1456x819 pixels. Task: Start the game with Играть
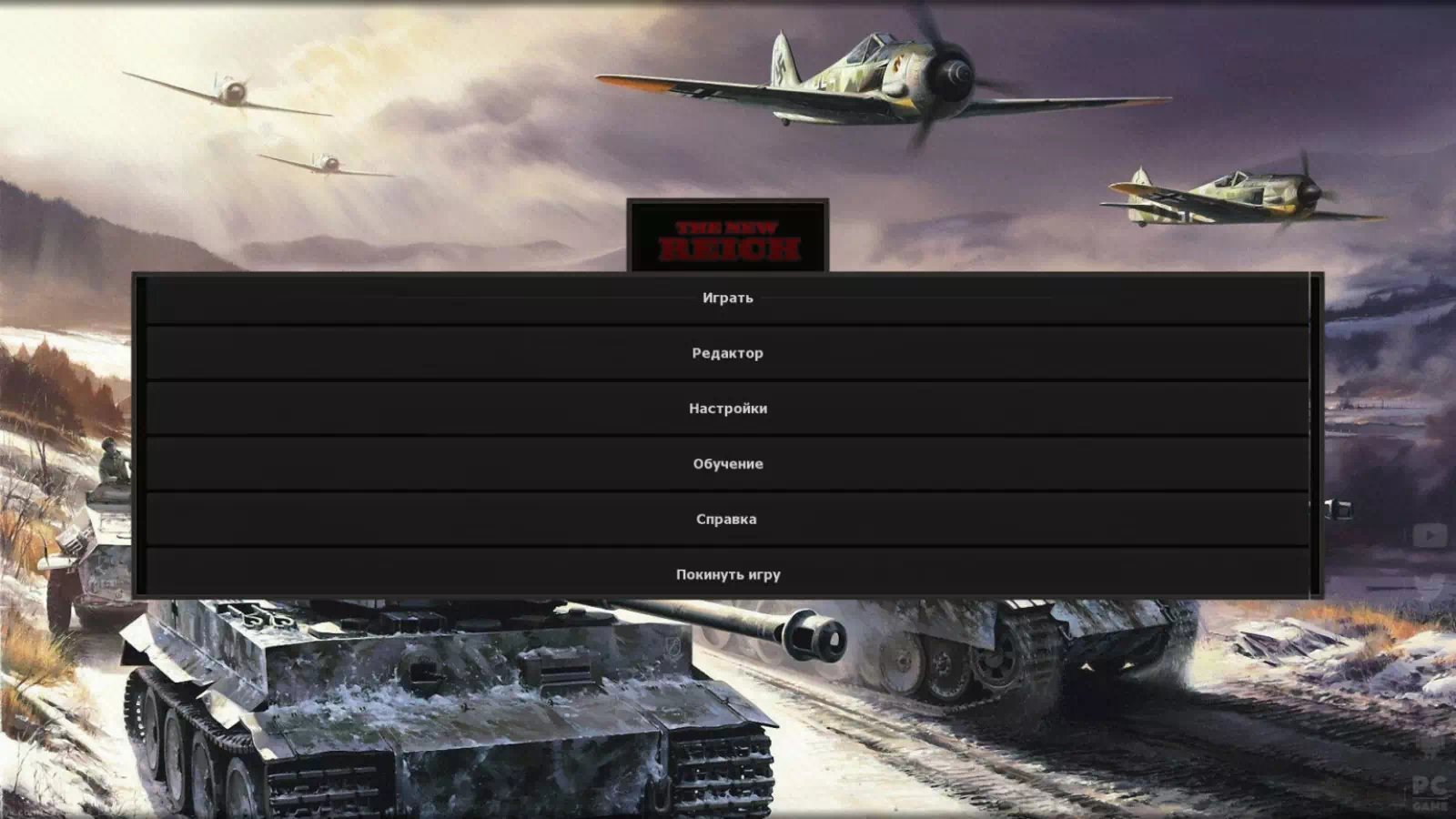(727, 298)
